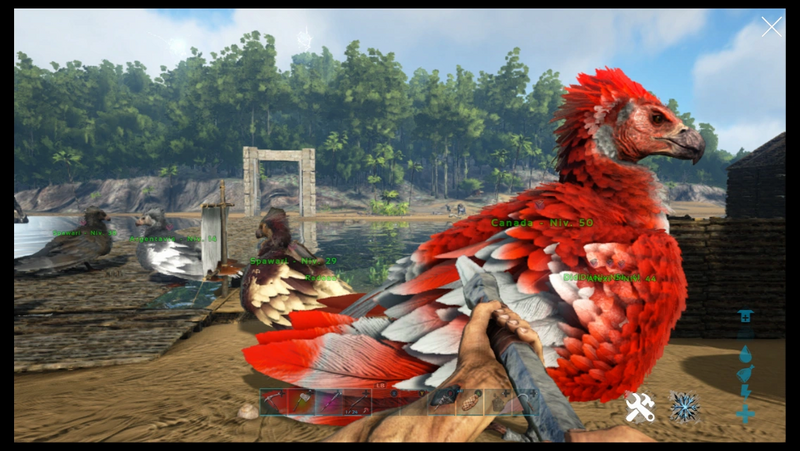The height and width of the screenshot is (451, 800).
Task: Select the pickaxe hotbar slot
Action: click(x=273, y=402)
